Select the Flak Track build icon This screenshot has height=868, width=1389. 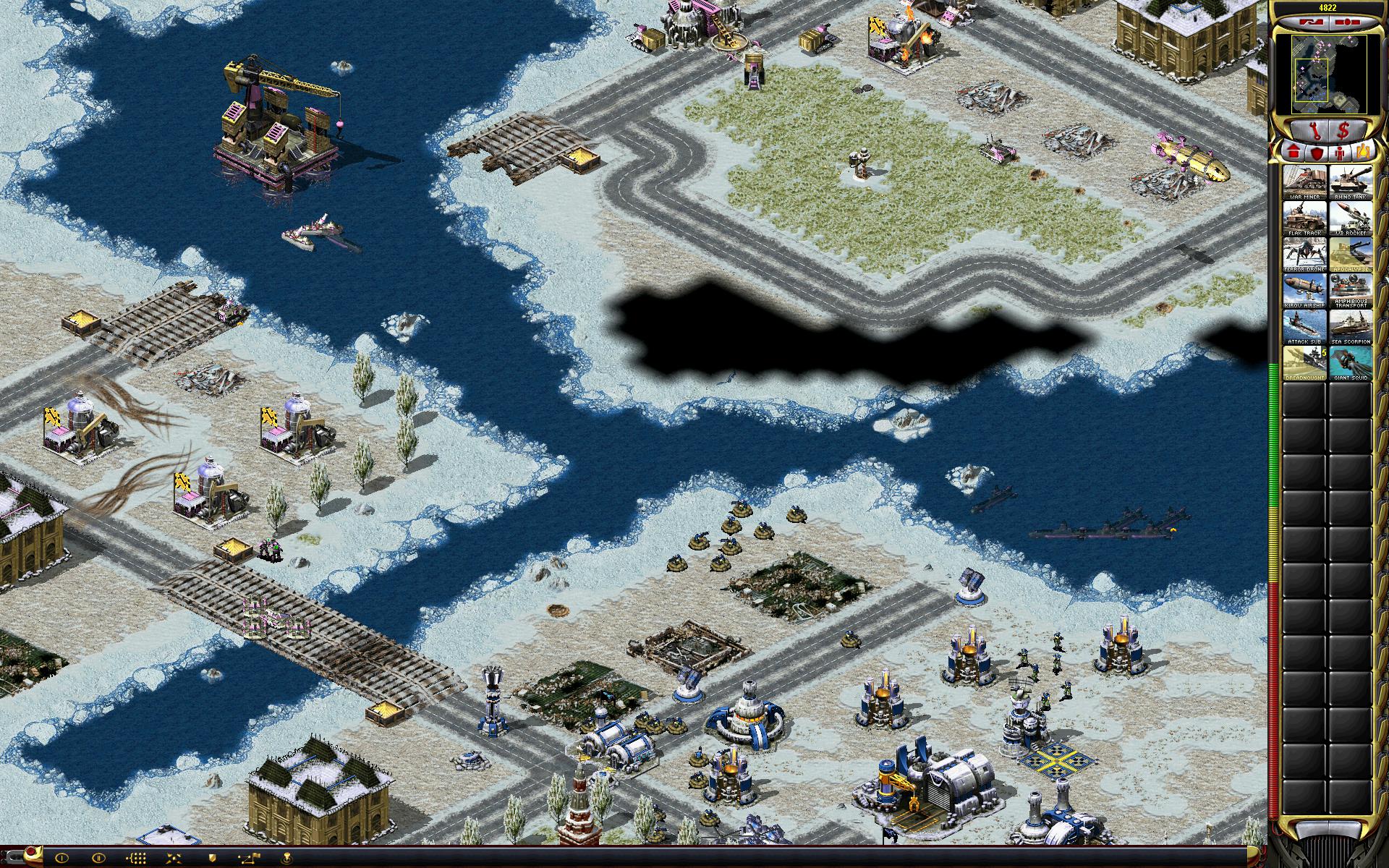(x=1304, y=218)
